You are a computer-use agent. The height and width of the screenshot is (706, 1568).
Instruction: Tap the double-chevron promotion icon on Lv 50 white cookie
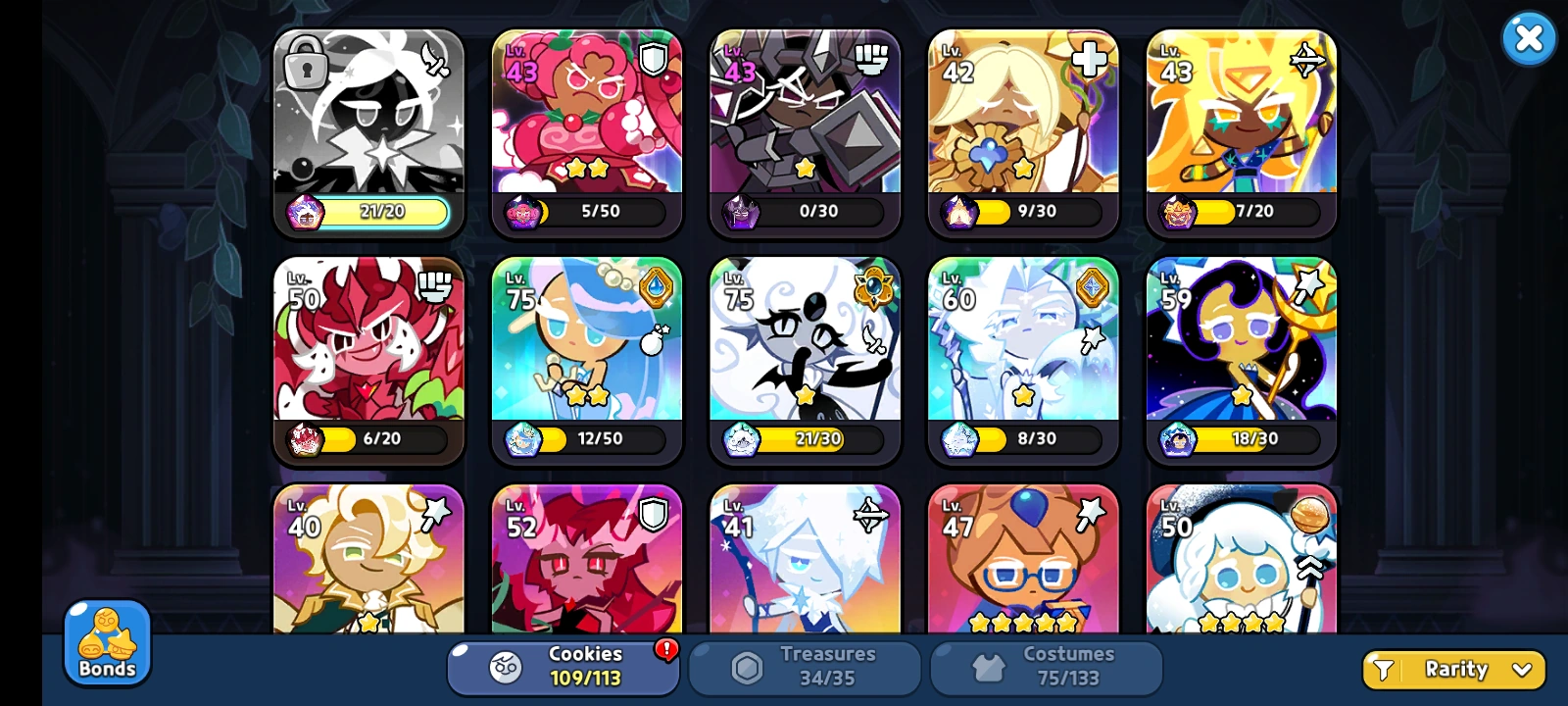tap(1309, 567)
